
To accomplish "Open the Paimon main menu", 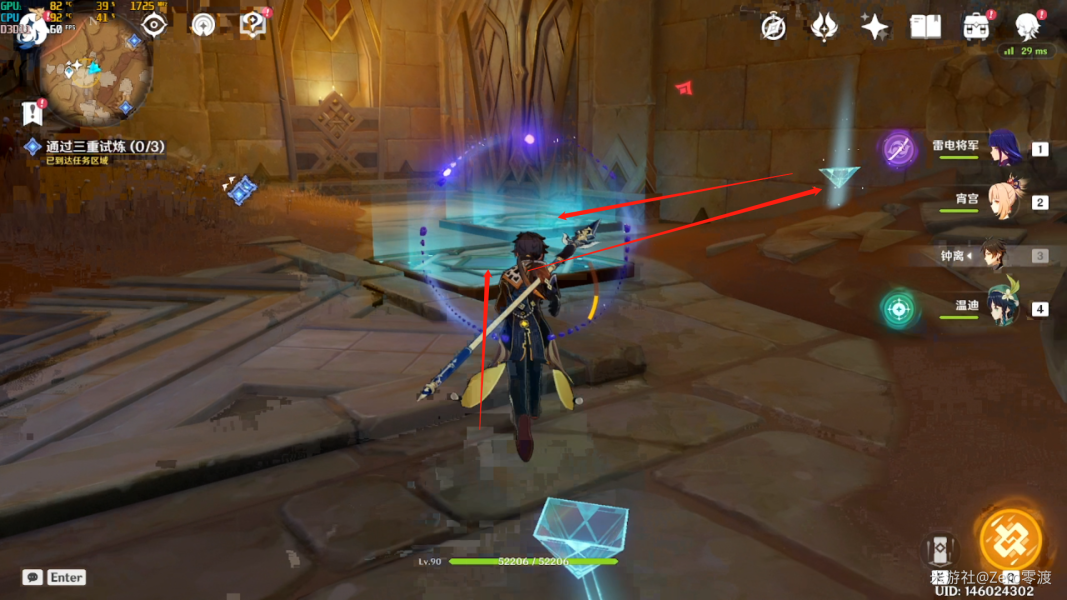I will pyautogui.click(x=32, y=28).
